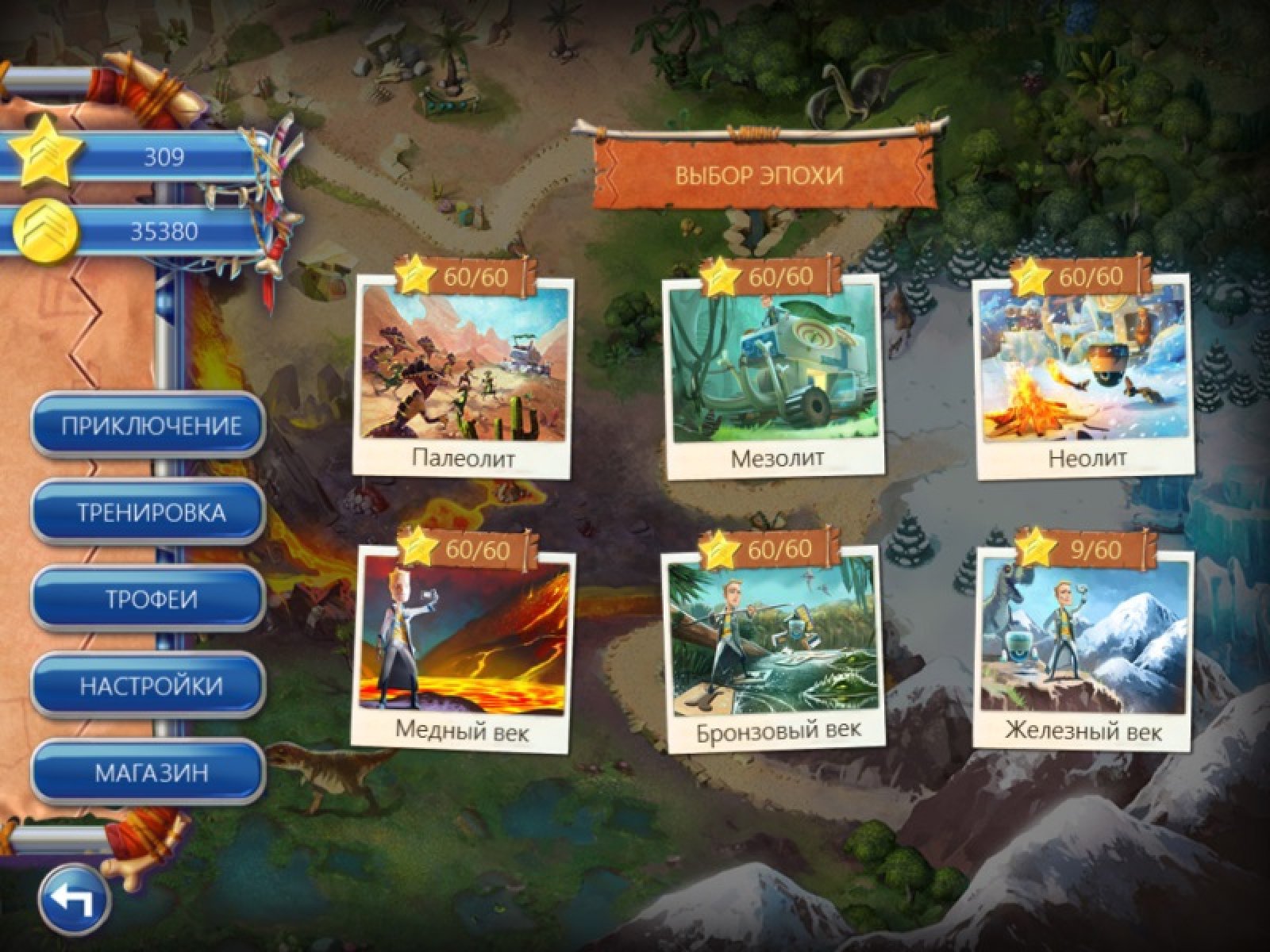Image resolution: width=1270 pixels, height=952 pixels.
Task: View the Трофеи trophies screen
Action: (149, 599)
